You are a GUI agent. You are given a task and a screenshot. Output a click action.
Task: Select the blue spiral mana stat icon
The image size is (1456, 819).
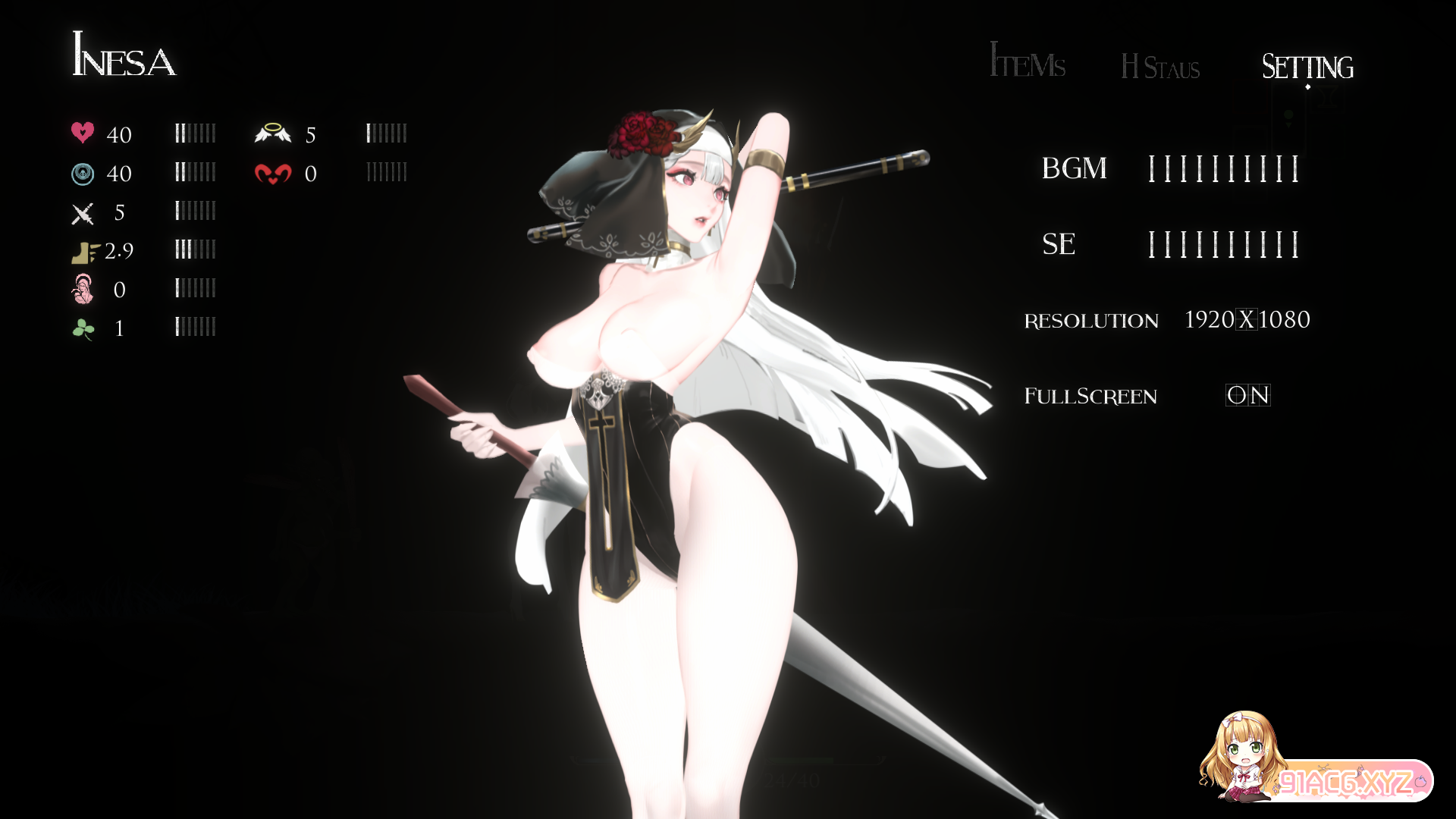(x=83, y=173)
